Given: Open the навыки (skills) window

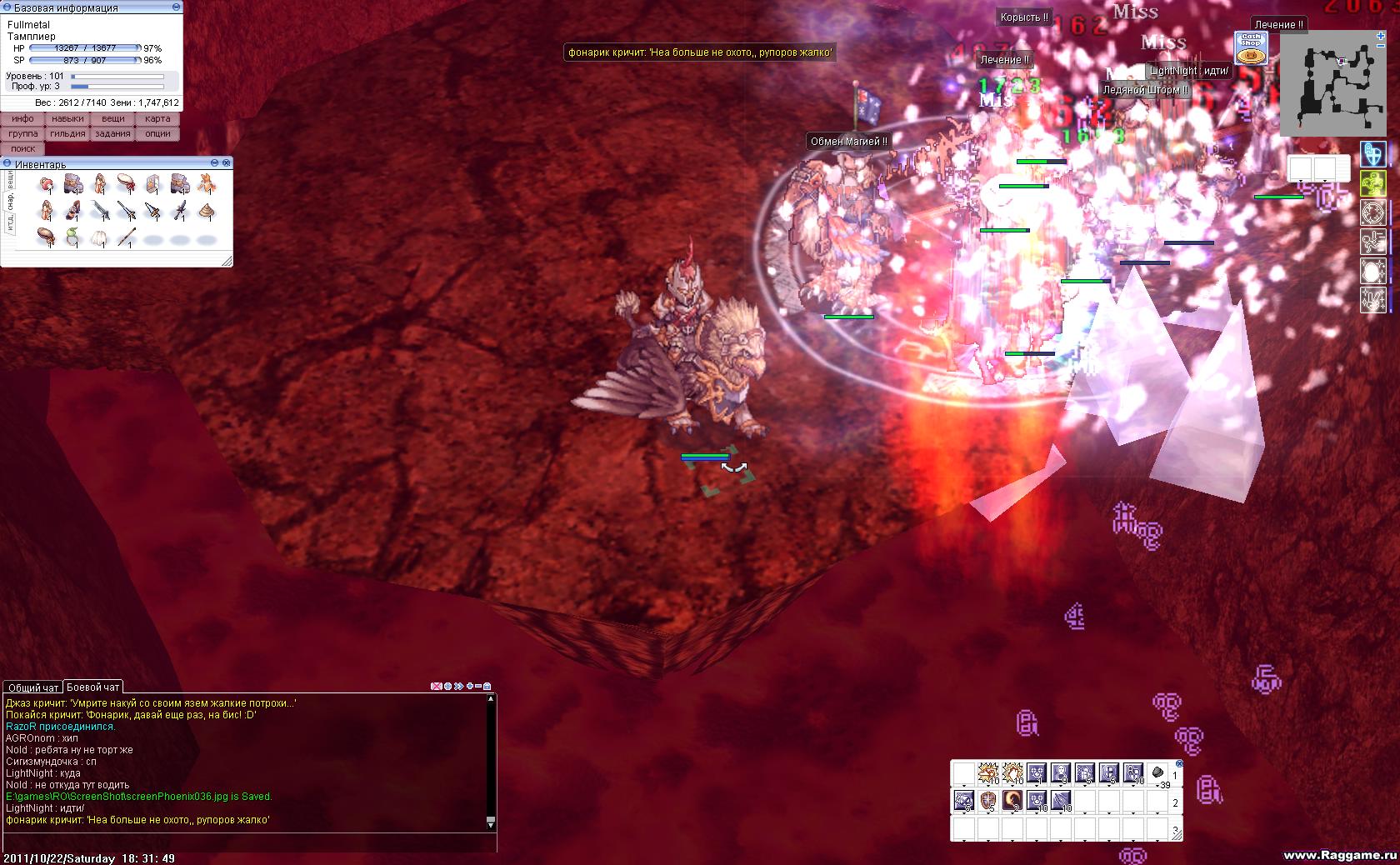Looking at the screenshot, I should click(67, 119).
